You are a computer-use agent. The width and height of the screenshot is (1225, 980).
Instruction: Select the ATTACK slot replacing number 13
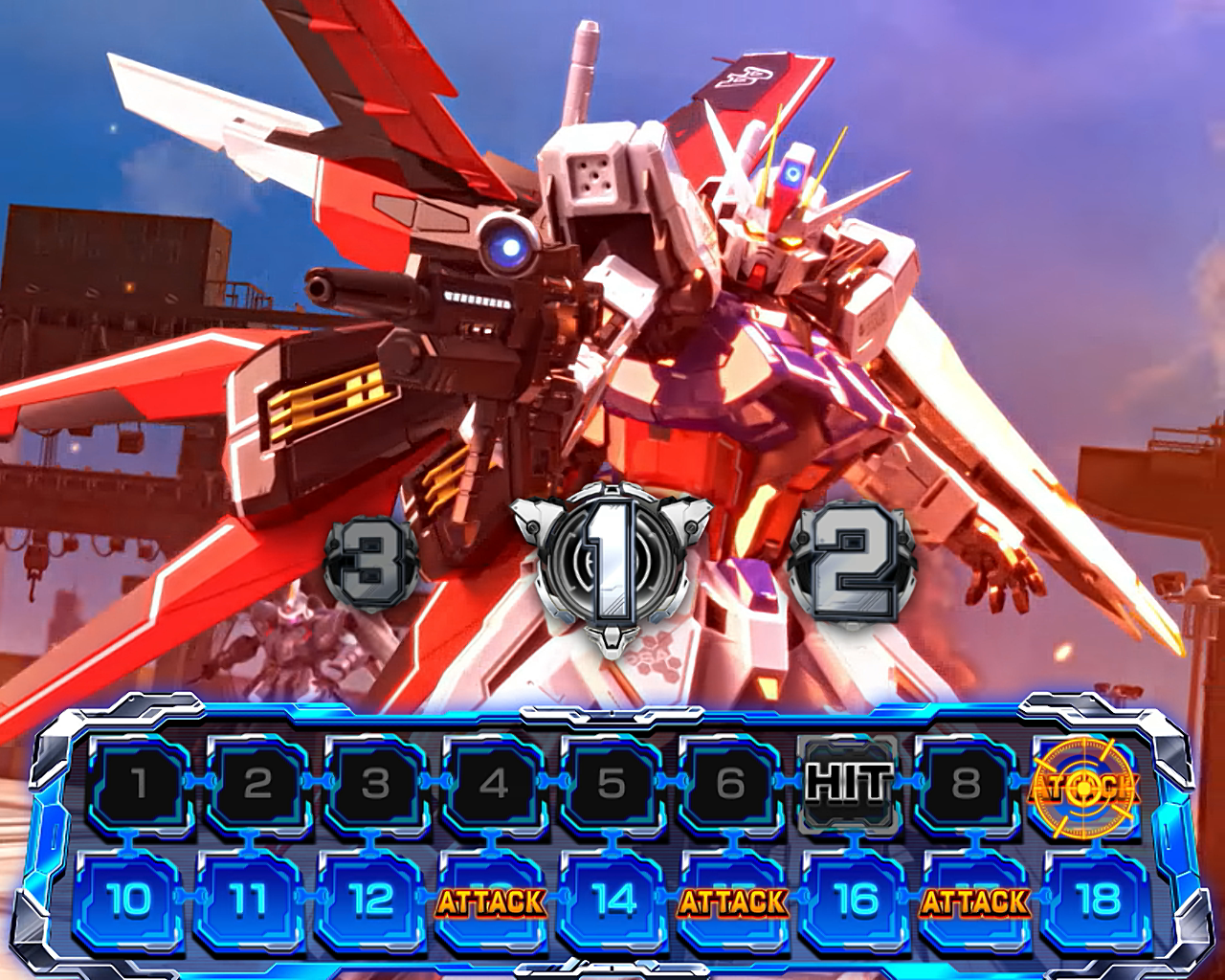point(490,898)
